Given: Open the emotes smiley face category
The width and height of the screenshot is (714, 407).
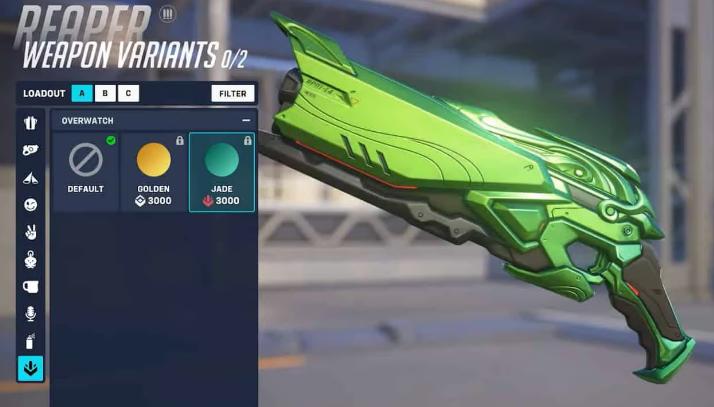Looking at the screenshot, I should pos(31,204).
